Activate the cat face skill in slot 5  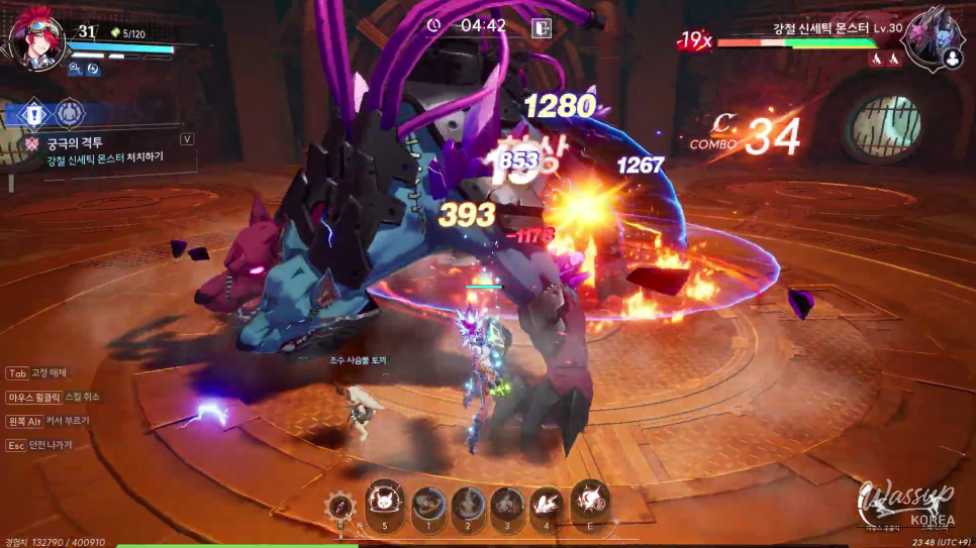pyautogui.click(x=384, y=502)
